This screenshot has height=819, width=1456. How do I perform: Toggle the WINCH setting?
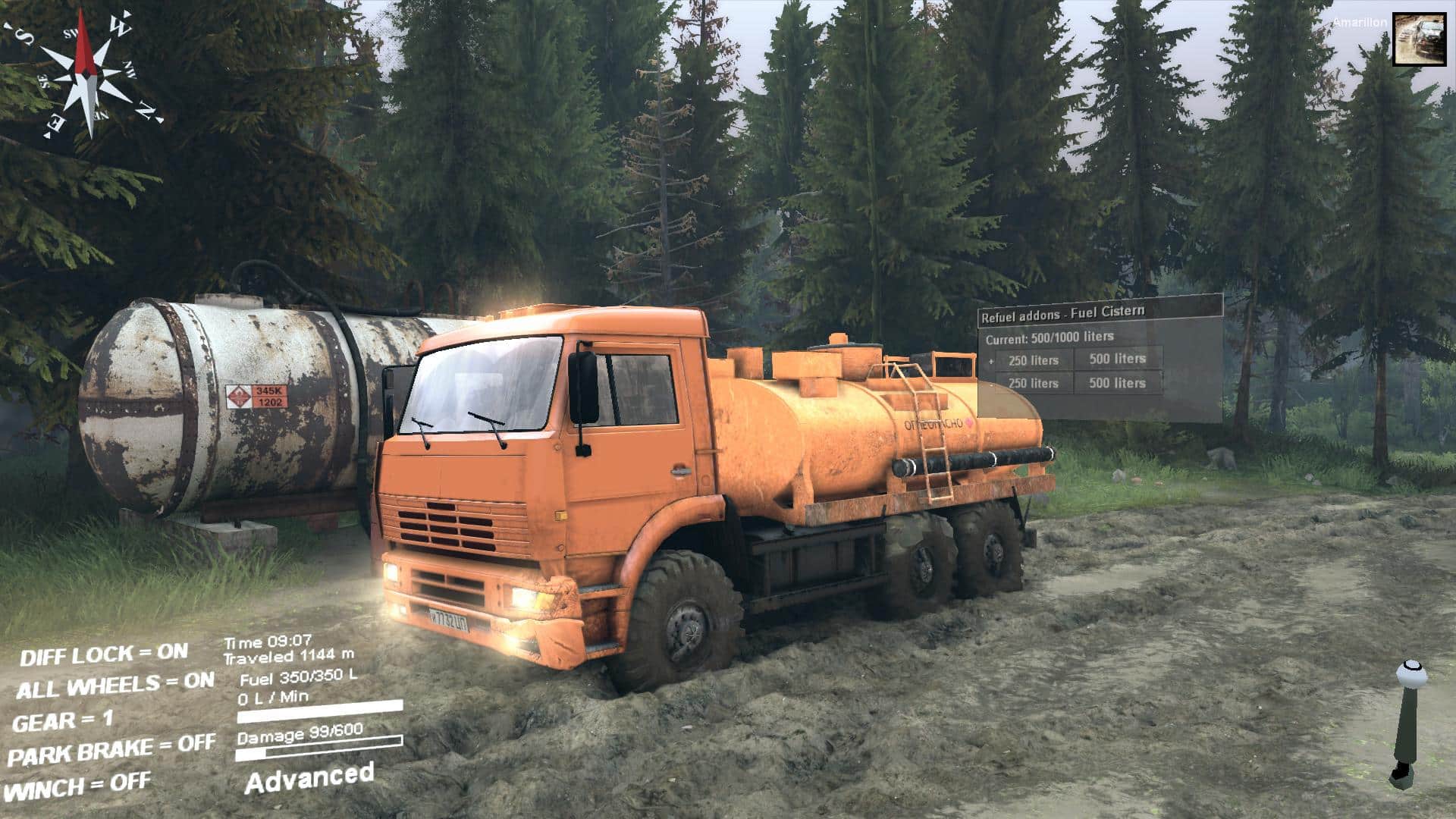[x=79, y=787]
